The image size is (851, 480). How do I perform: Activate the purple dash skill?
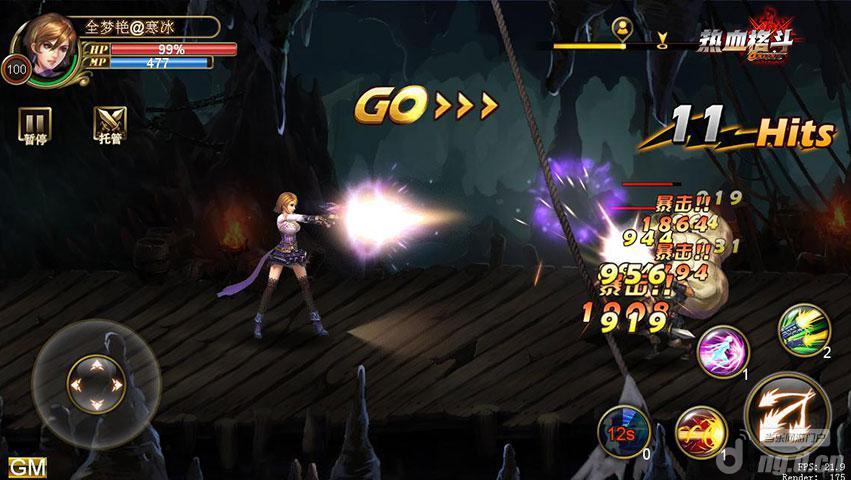pyautogui.click(x=723, y=352)
